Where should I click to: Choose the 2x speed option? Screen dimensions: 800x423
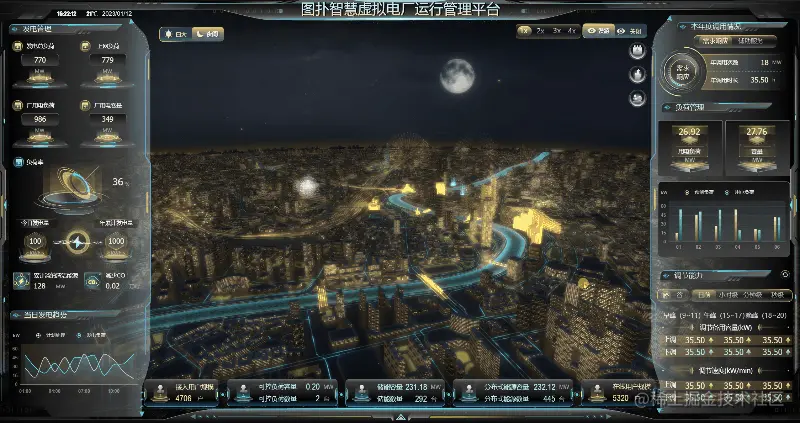pos(540,31)
